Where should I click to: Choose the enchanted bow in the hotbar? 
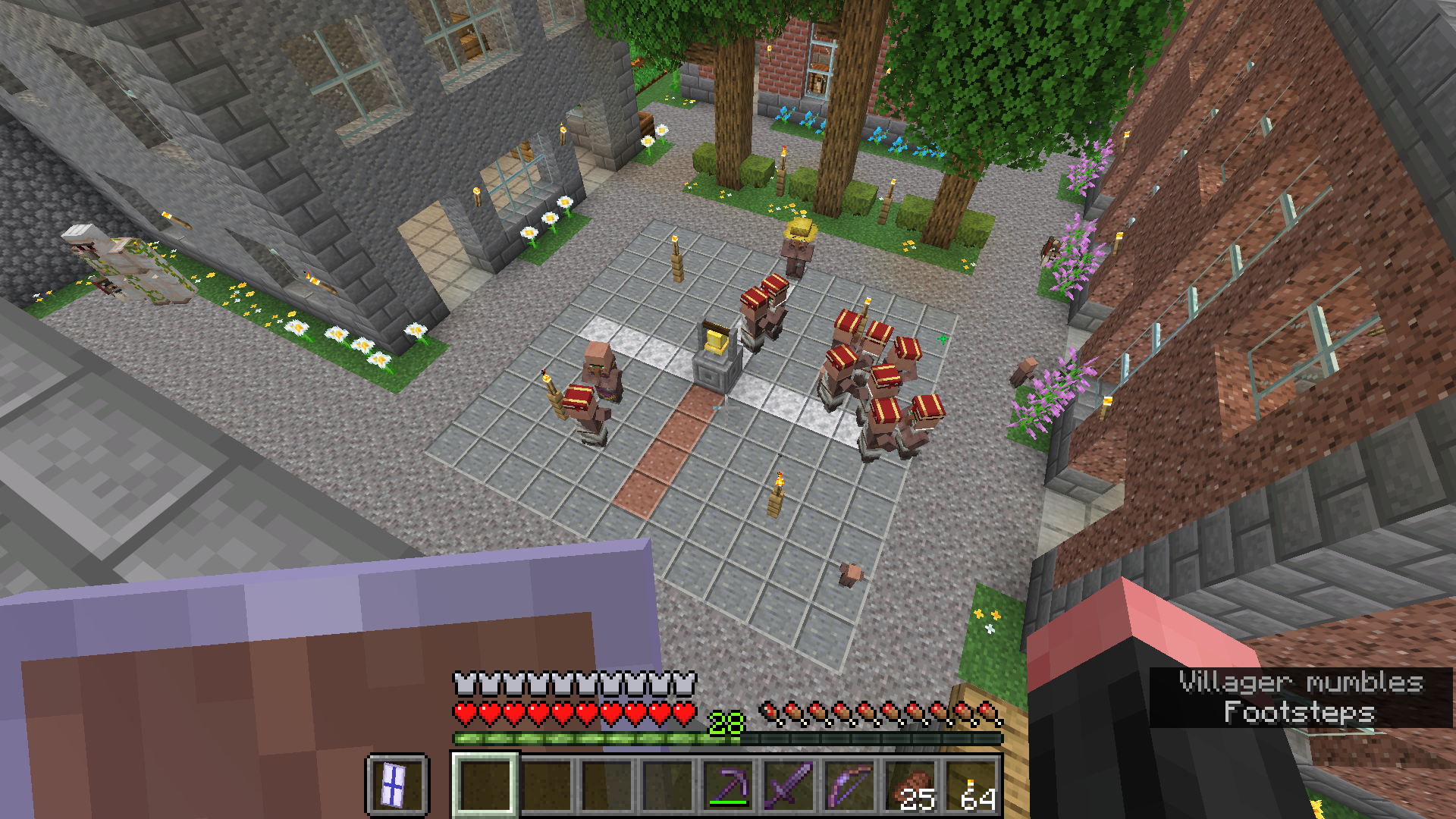pyautogui.click(x=849, y=784)
